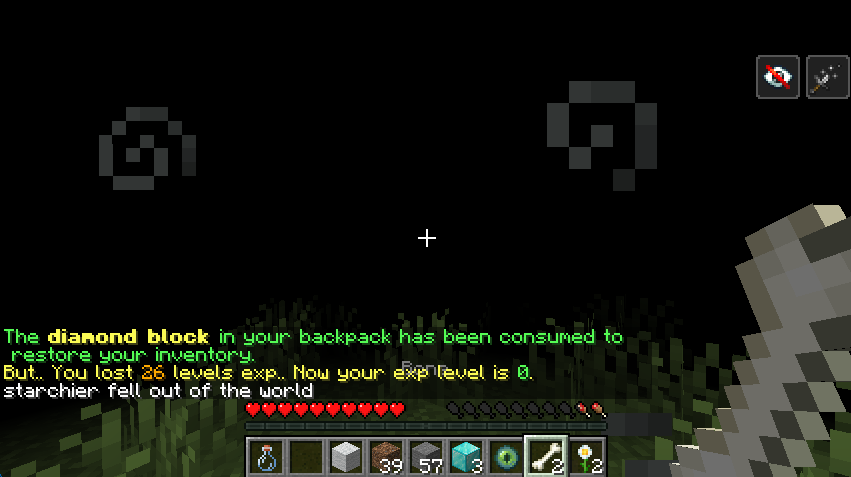Choose the bone hotbar slot
This screenshot has width=851, height=477.
tap(546, 457)
